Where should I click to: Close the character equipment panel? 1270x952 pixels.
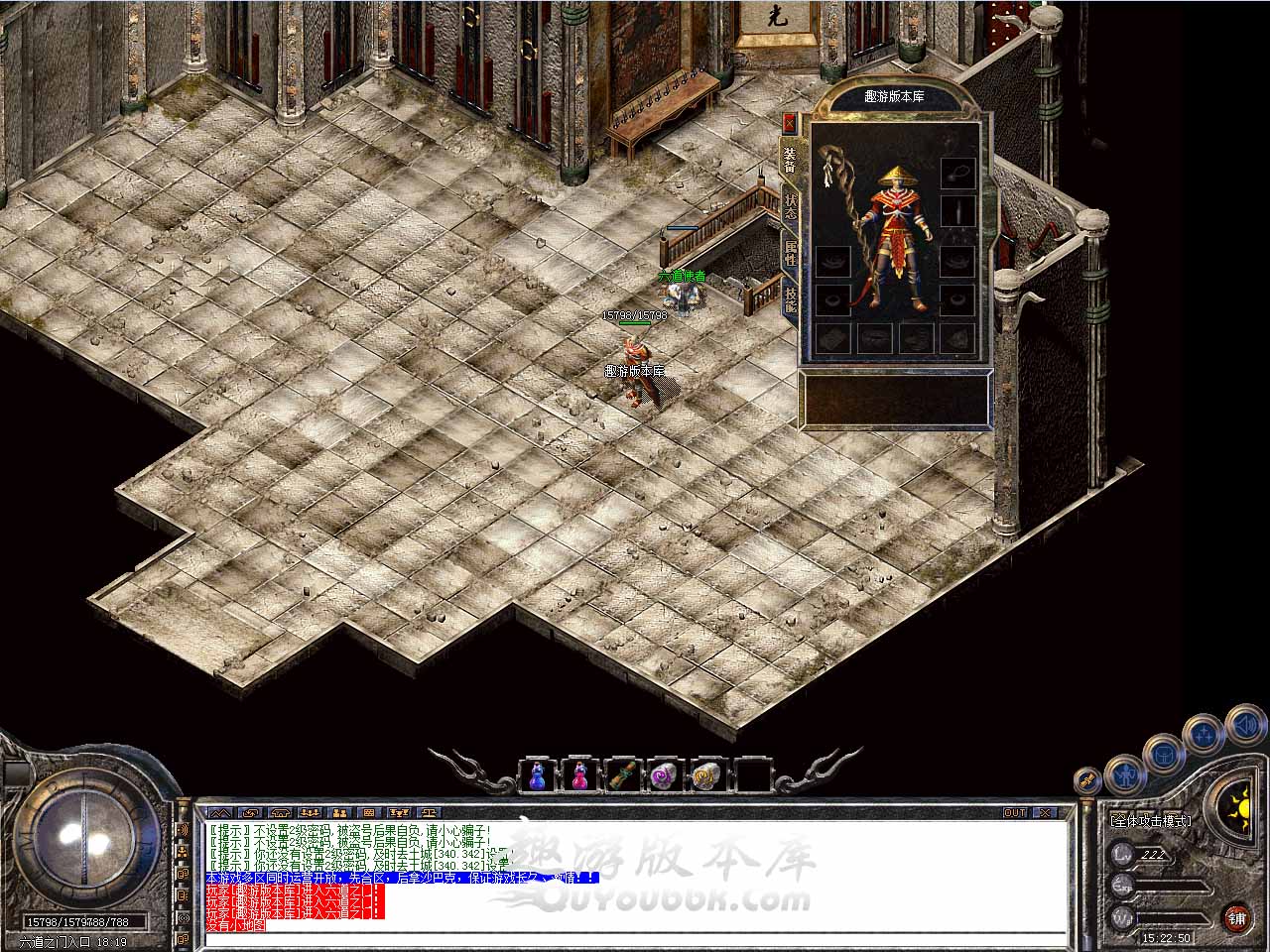coord(790,123)
